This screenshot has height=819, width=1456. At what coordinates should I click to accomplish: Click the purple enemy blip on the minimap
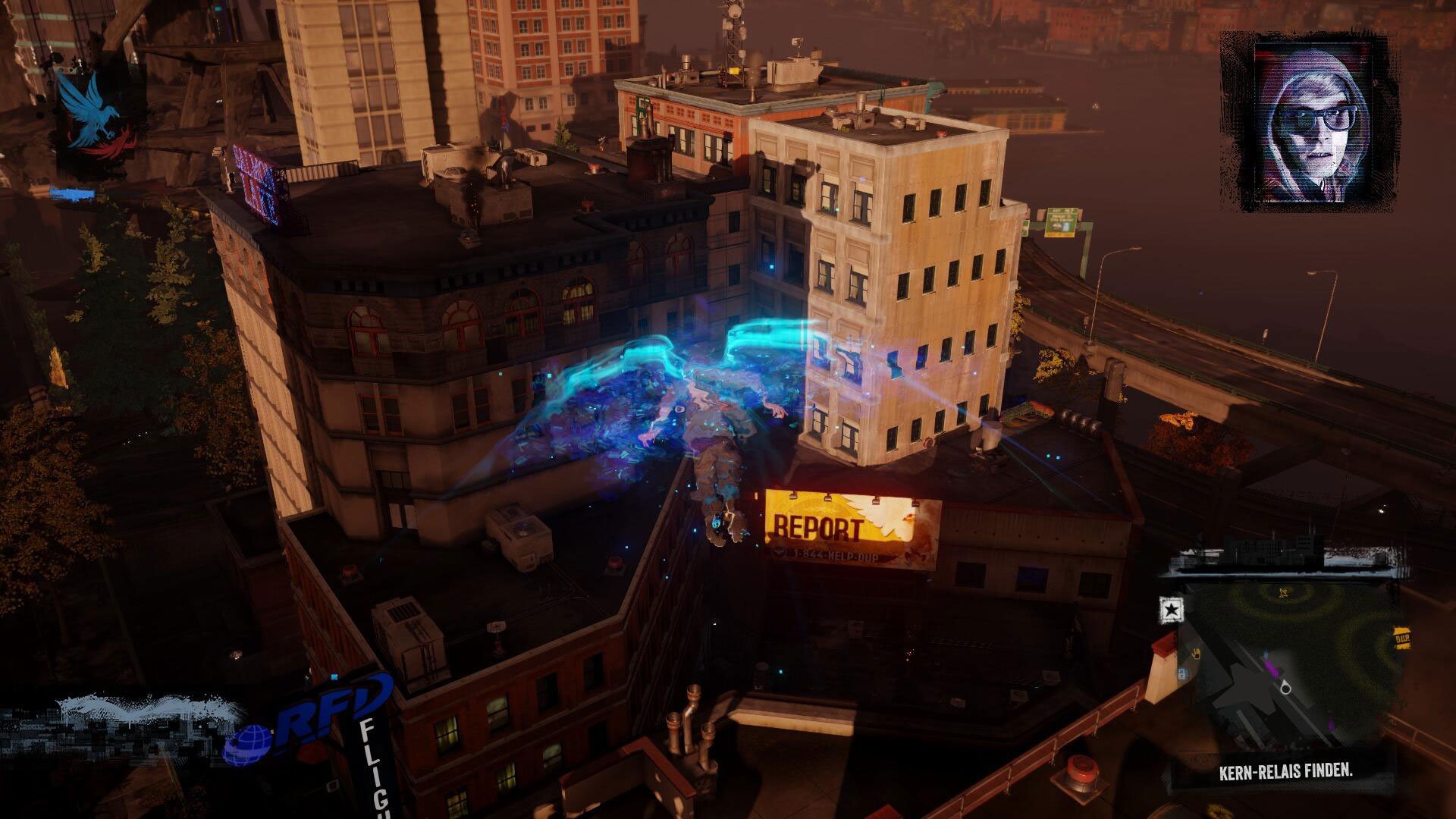tap(1272, 668)
